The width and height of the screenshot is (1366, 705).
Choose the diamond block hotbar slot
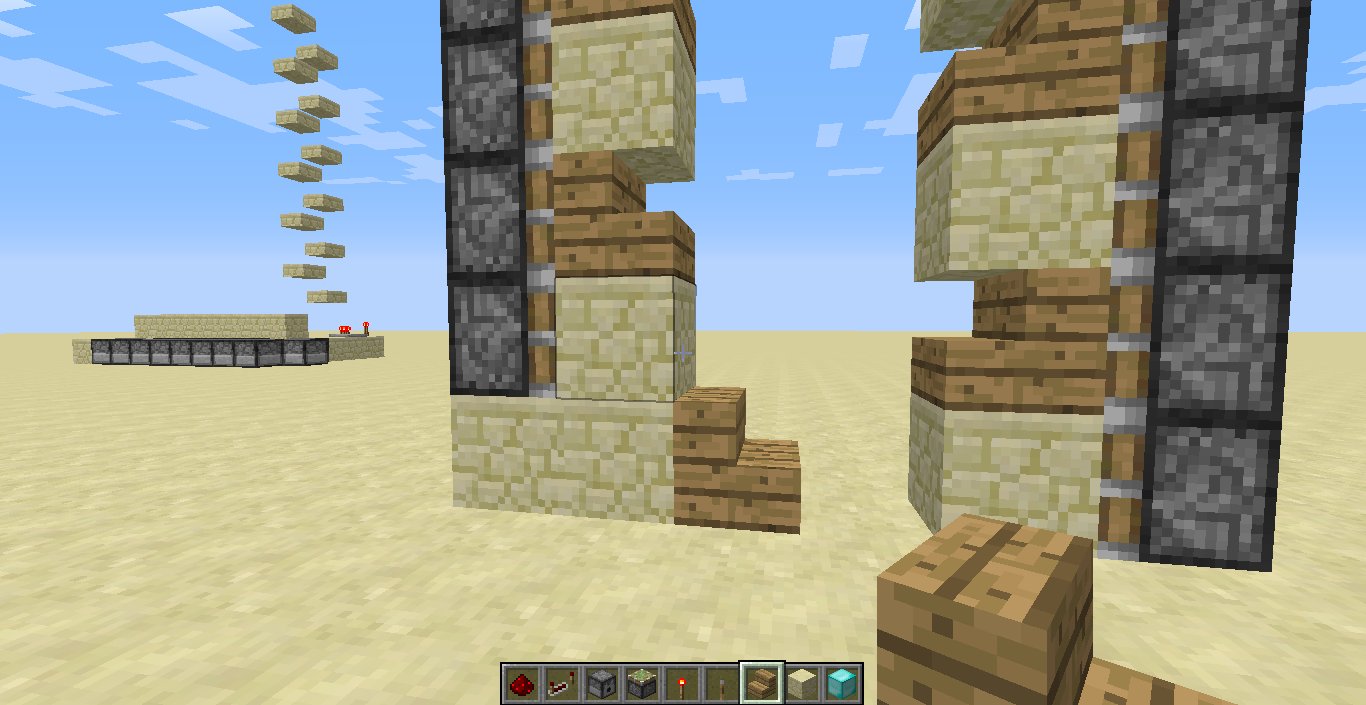pyautogui.click(x=841, y=684)
